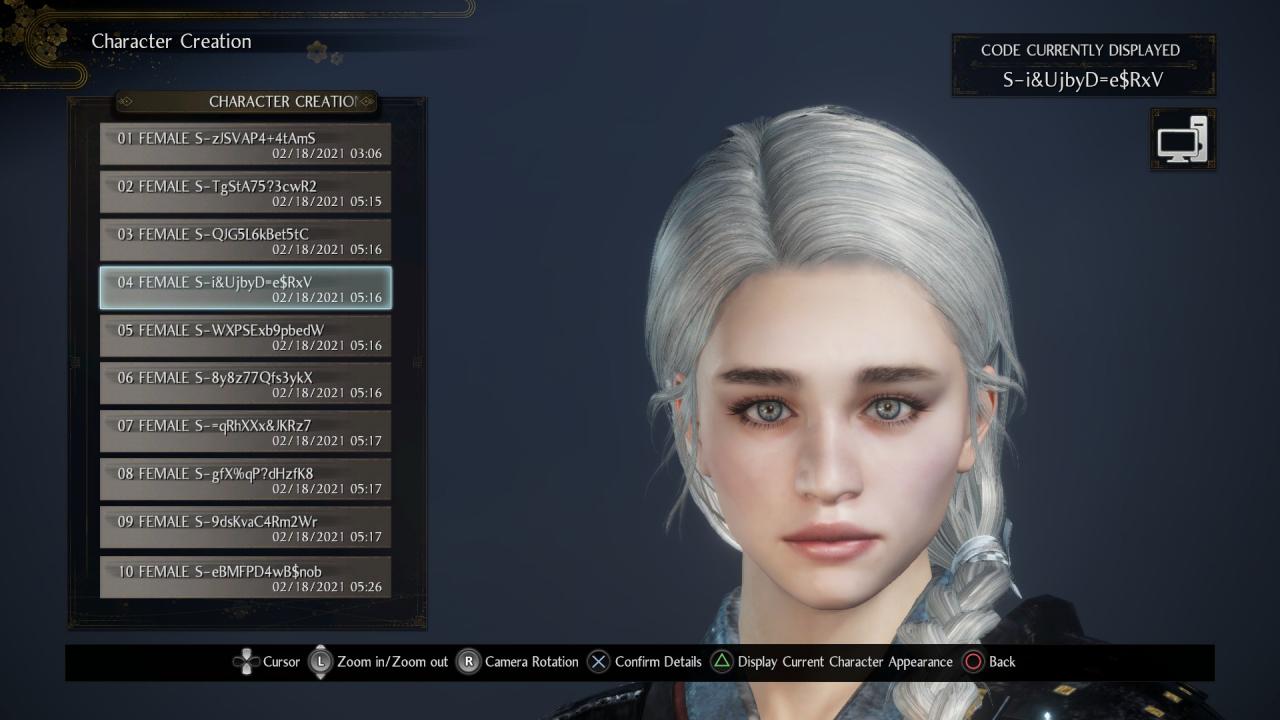Choose entry 10 FEMALE S-eBMFPD4wB$nob
Screen dimensions: 1280x720
[245, 578]
